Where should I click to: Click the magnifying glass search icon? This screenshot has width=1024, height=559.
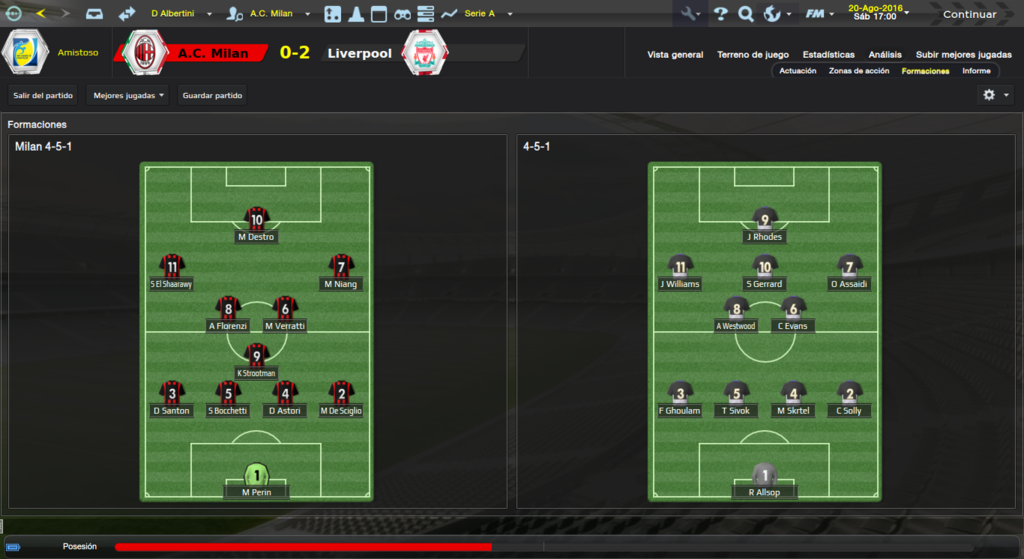(745, 14)
